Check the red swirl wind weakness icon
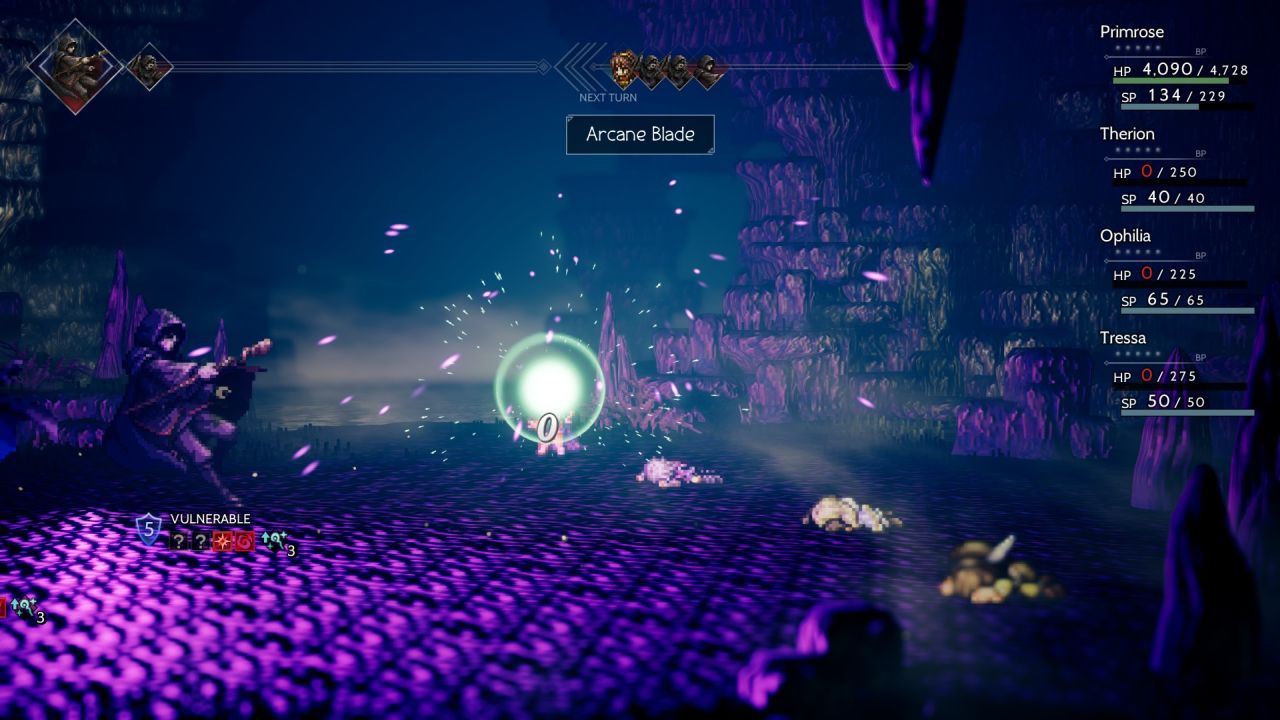This screenshot has width=1280, height=720. tap(243, 542)
